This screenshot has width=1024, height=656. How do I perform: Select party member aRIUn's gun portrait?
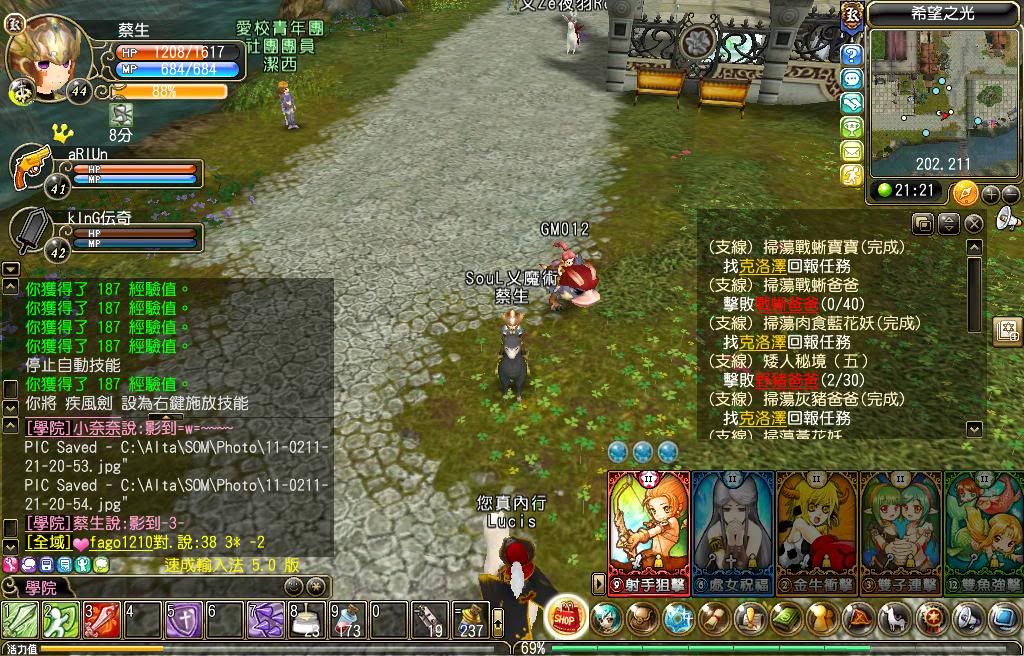click(30, 168)
